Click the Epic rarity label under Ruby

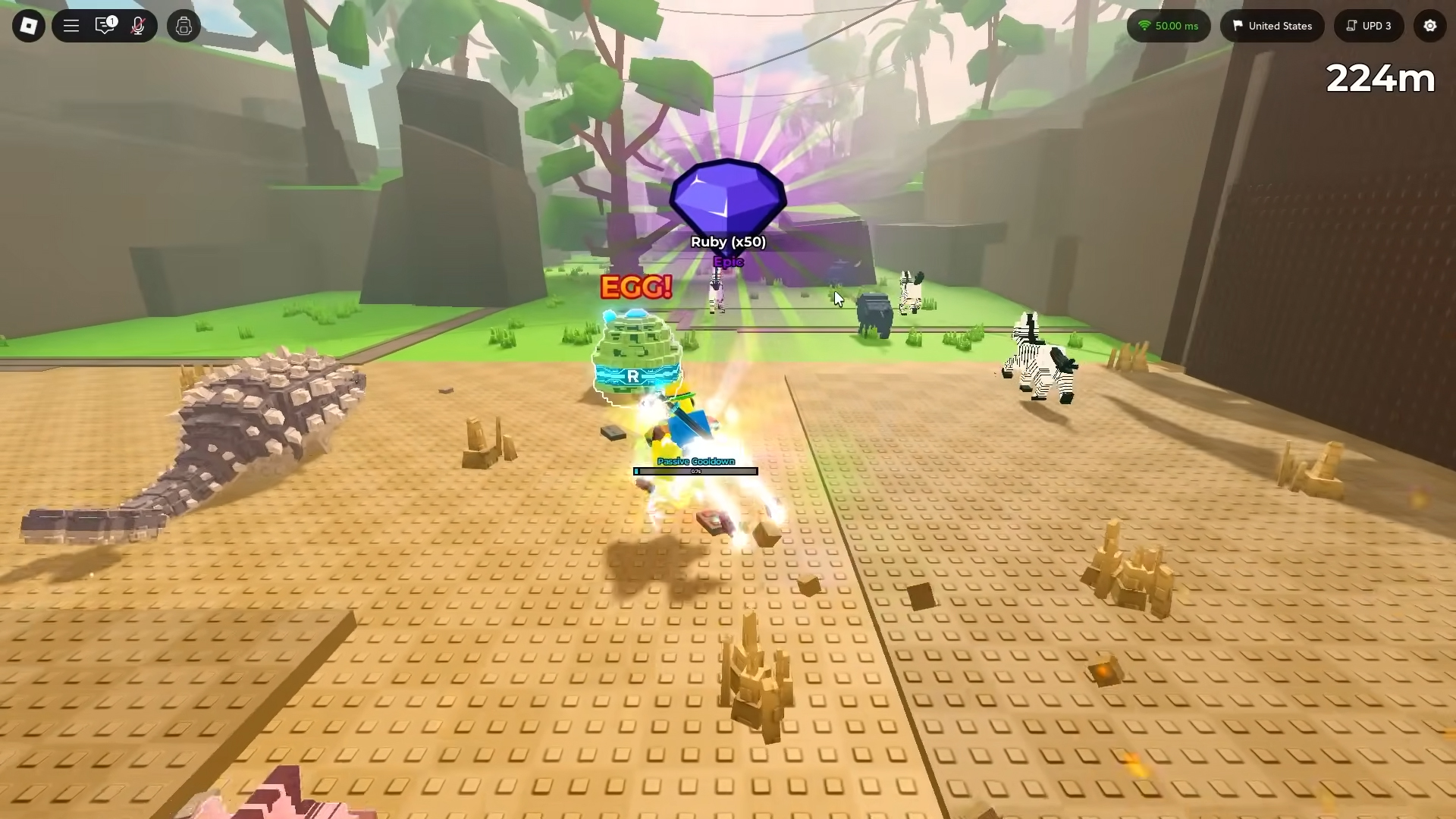coord(727,261)
